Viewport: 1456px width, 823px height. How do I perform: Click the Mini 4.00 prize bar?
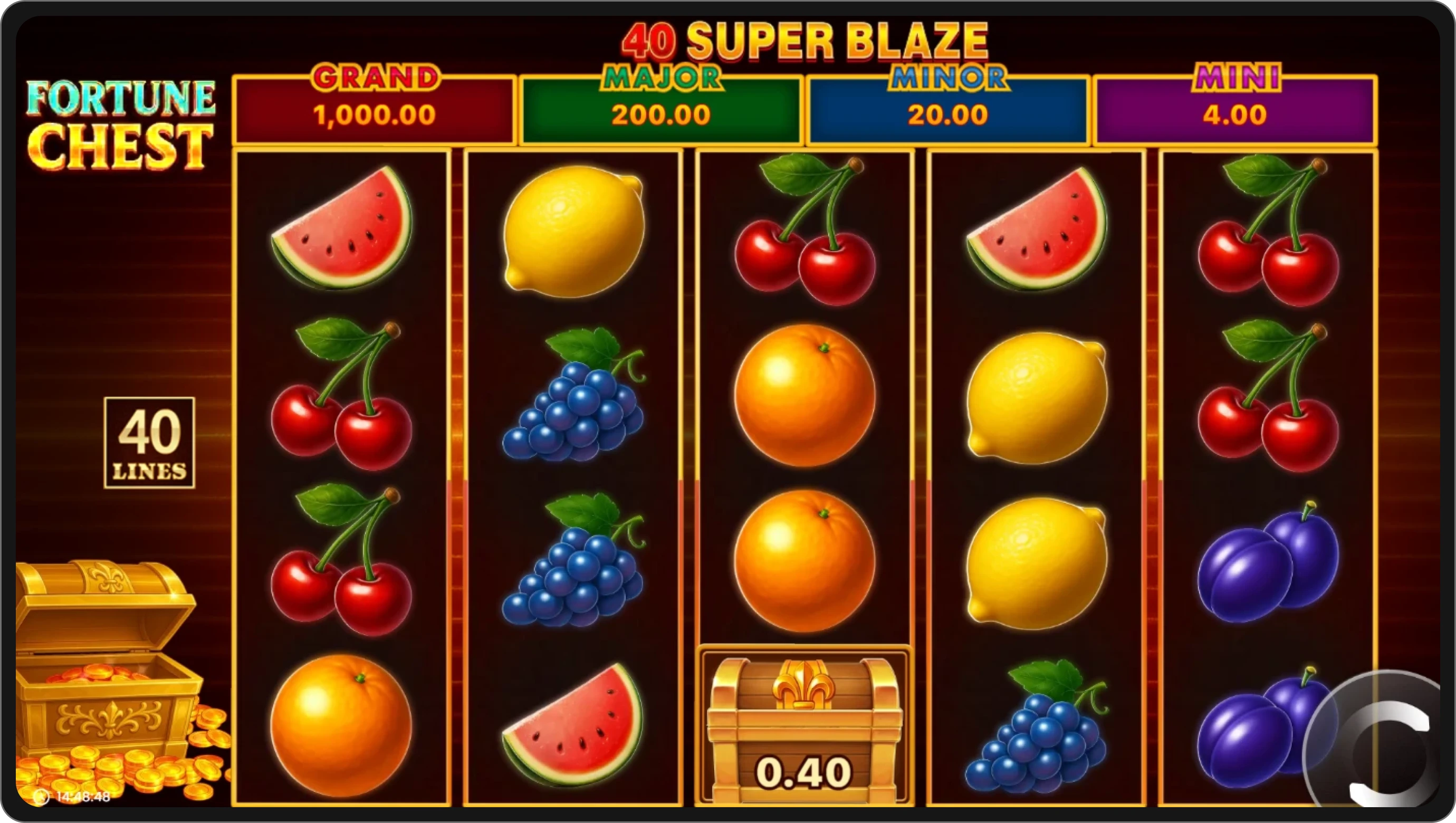point(1235,116)
